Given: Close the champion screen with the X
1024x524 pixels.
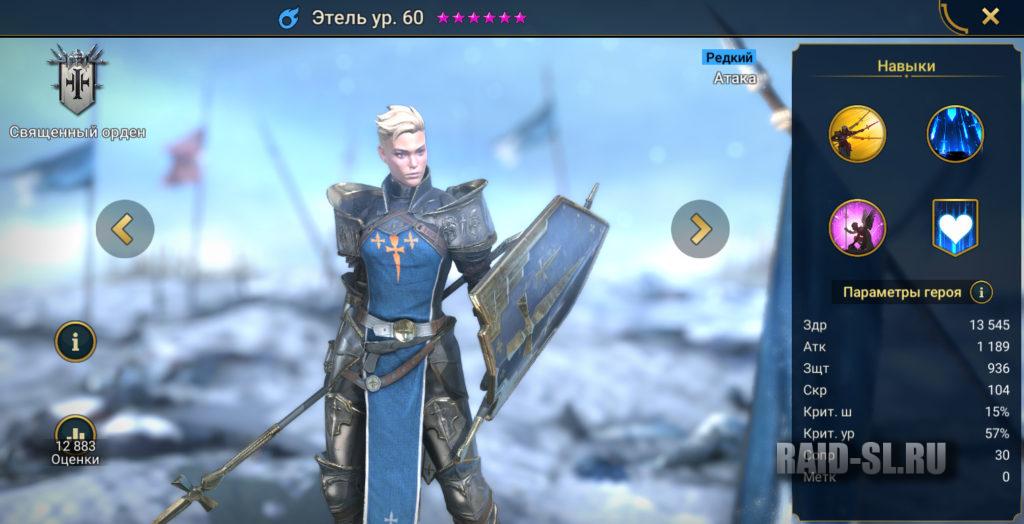Looking at the screenshot, I should [x=990, y=16].
